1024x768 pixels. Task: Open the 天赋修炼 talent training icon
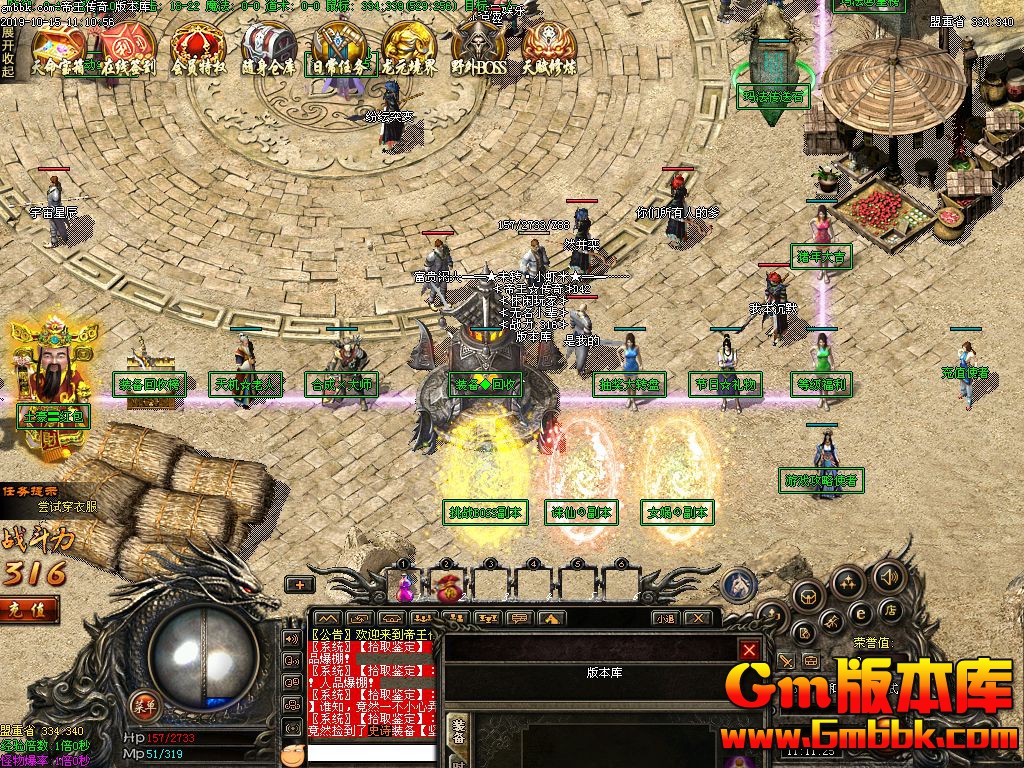[549, 48]
